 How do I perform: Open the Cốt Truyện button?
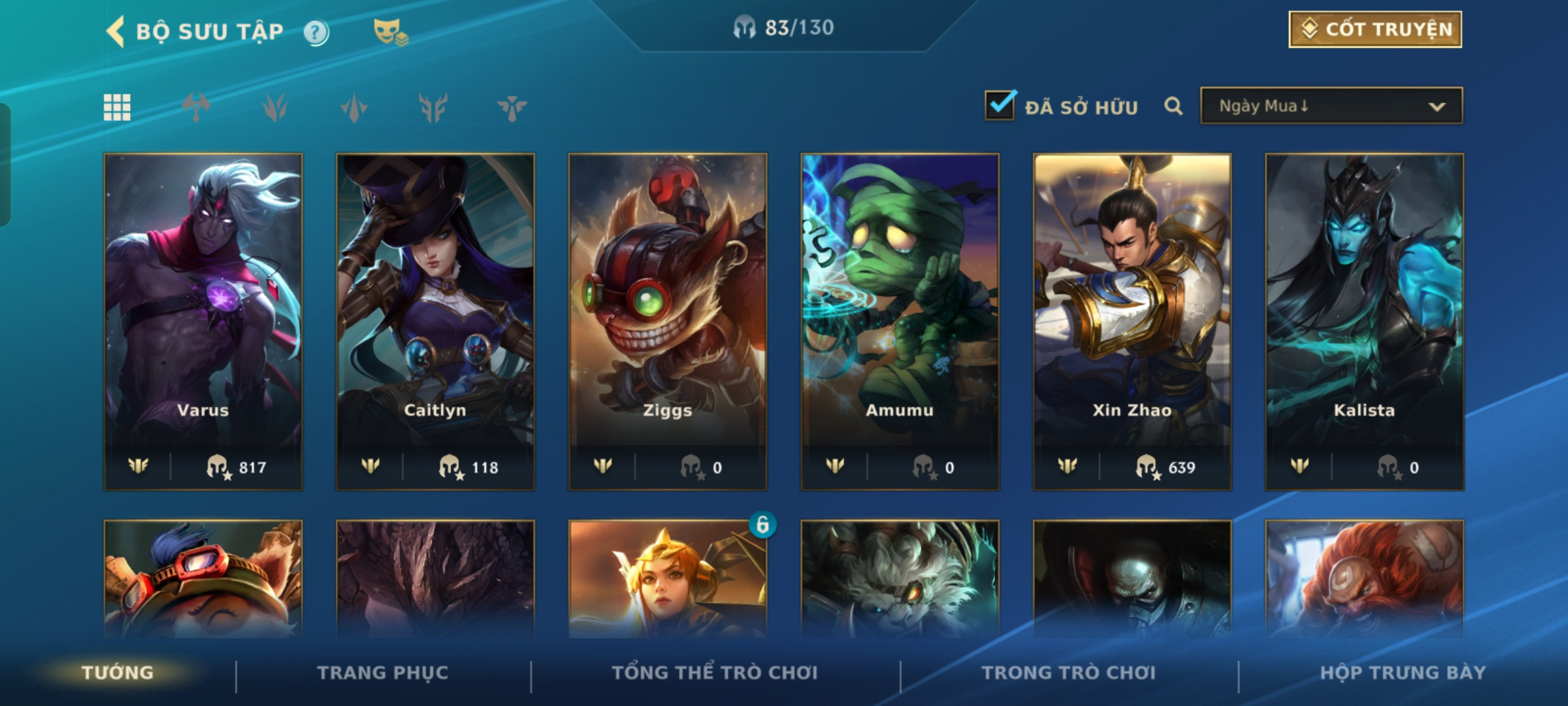(1375, 29)
